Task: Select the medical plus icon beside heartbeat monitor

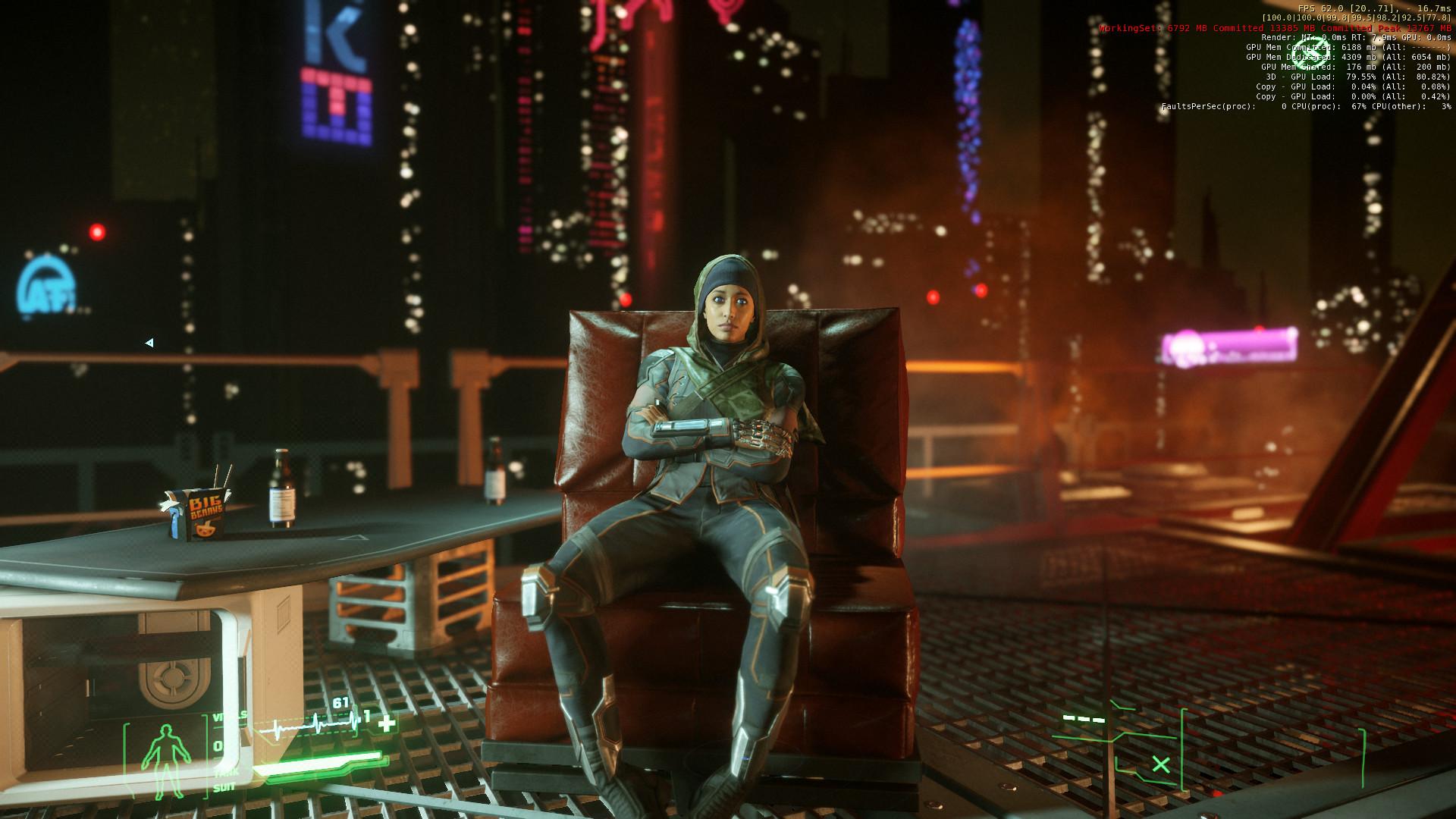Action: 387,723
